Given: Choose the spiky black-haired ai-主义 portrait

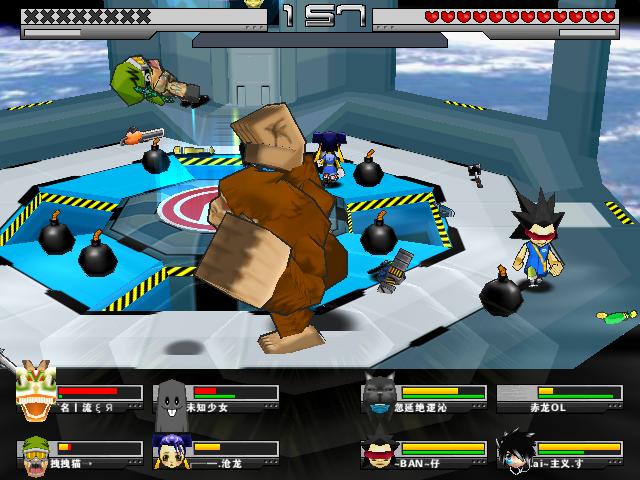Looking at the screenshot, I should [514, 453].
